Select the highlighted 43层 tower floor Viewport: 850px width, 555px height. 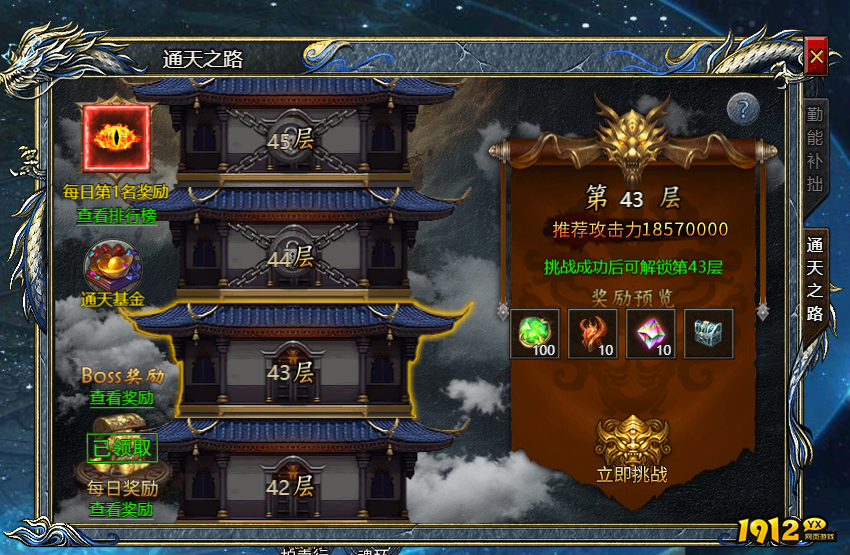[x=290, y=373]
